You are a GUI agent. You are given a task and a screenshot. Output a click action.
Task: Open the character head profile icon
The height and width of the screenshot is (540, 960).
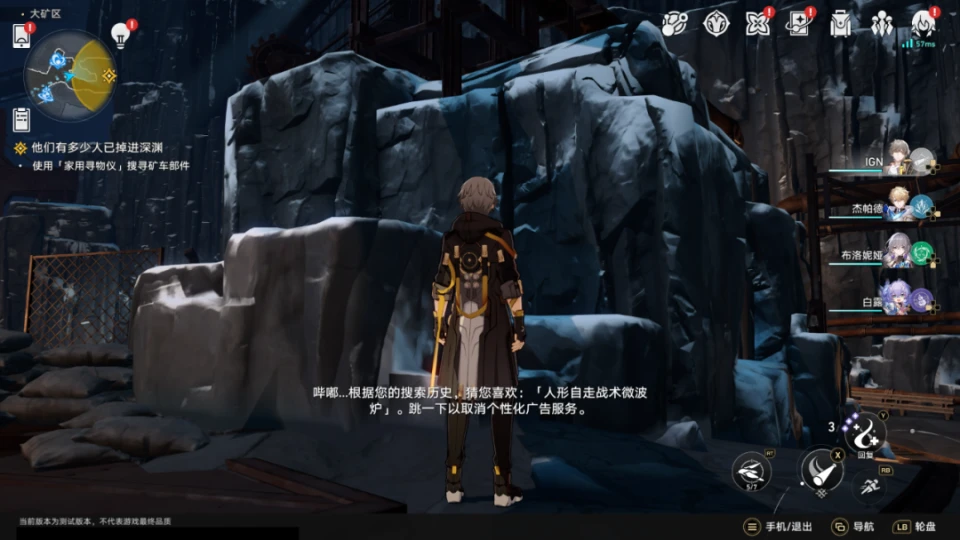[922, 23]
